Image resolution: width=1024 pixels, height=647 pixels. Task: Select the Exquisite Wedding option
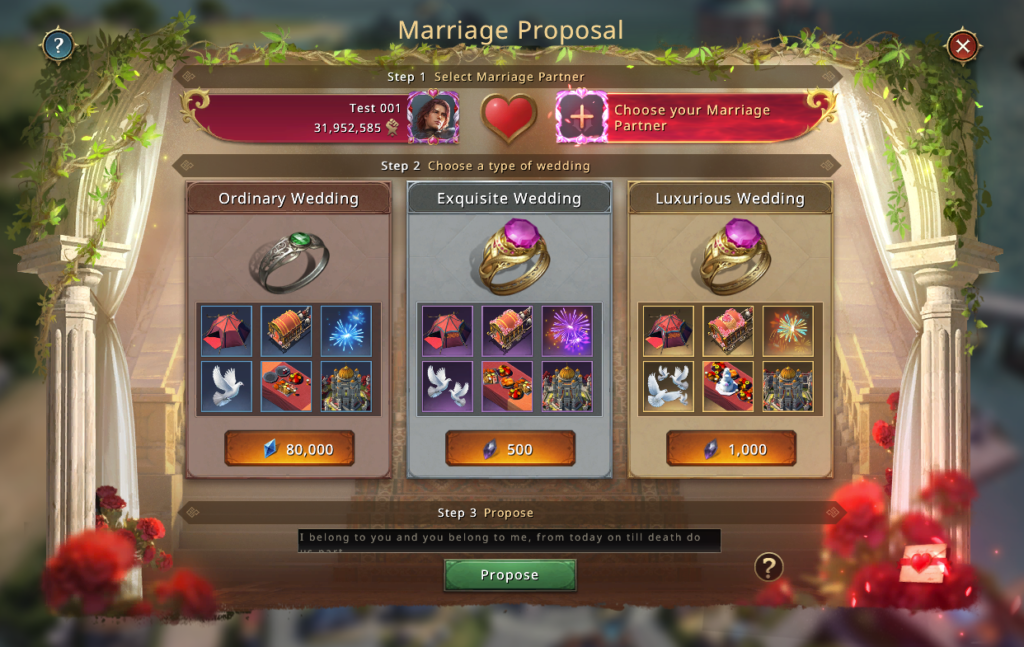[509, 198]
